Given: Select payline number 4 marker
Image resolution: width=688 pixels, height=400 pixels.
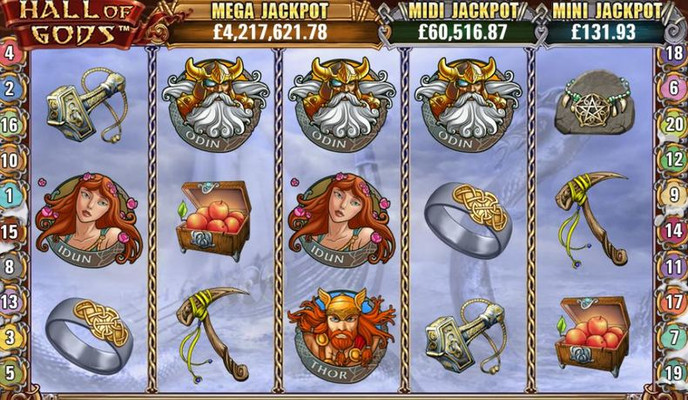Looking at the screenshot, I should (9, 53).
